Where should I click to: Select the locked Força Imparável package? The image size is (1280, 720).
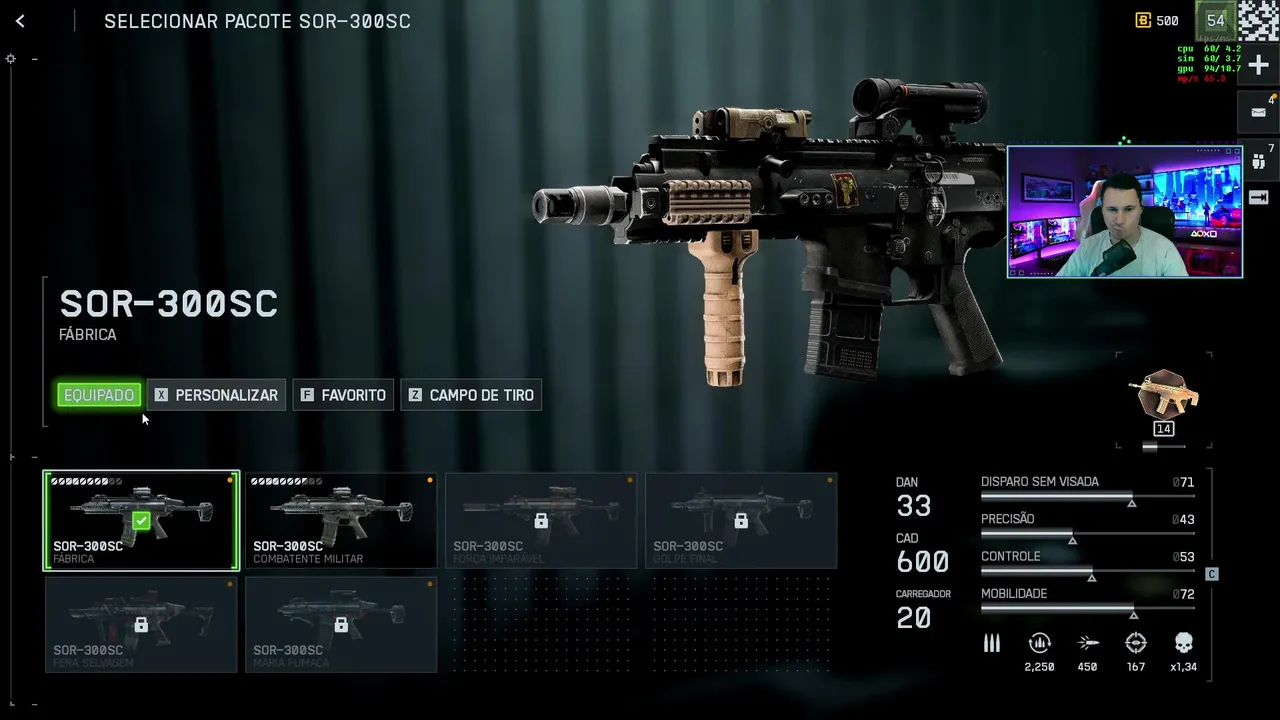(541, 520)
